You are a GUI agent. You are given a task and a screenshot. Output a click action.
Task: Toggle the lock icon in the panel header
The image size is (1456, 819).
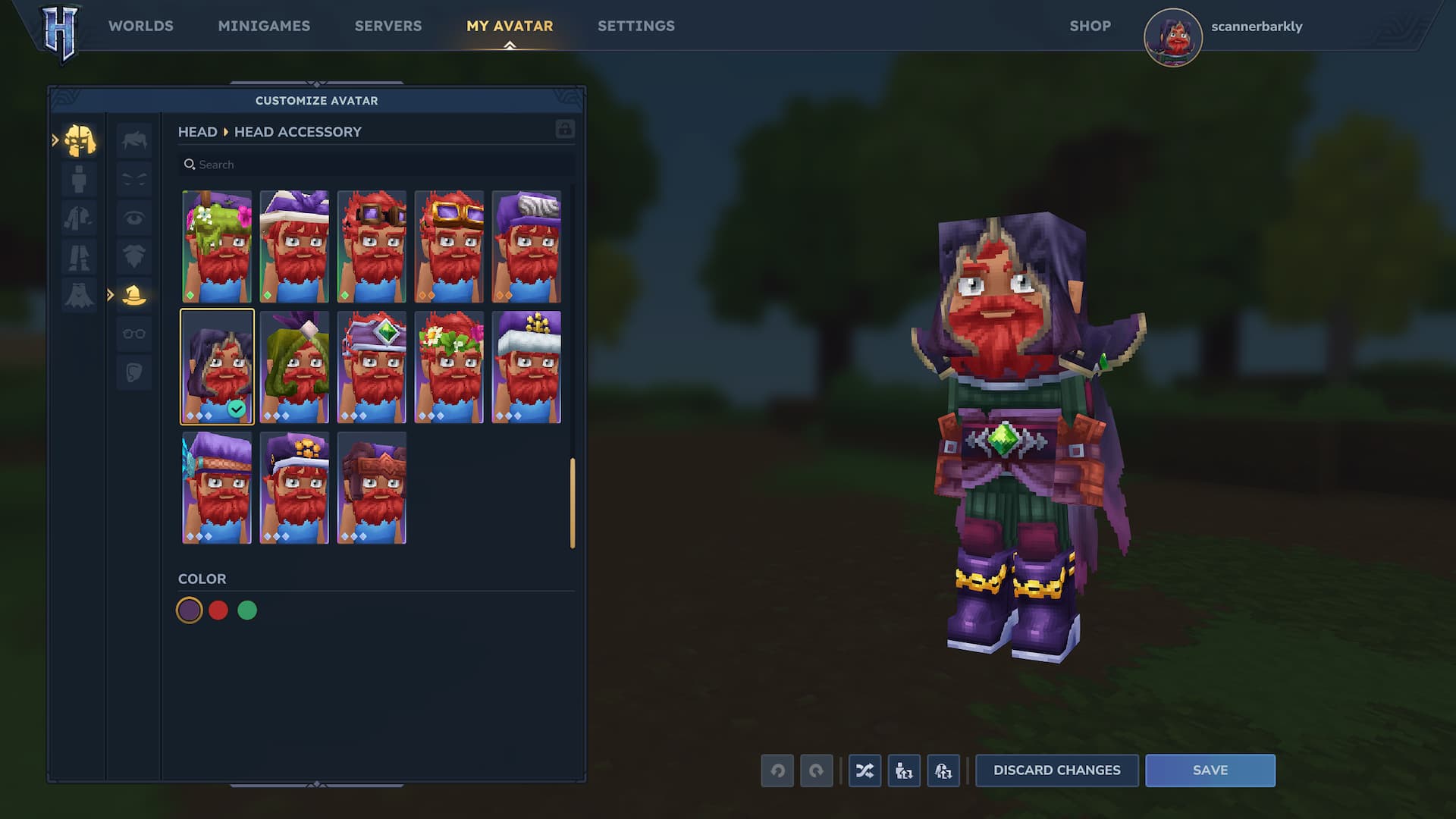pyautogui.click(x=565, y=129)
